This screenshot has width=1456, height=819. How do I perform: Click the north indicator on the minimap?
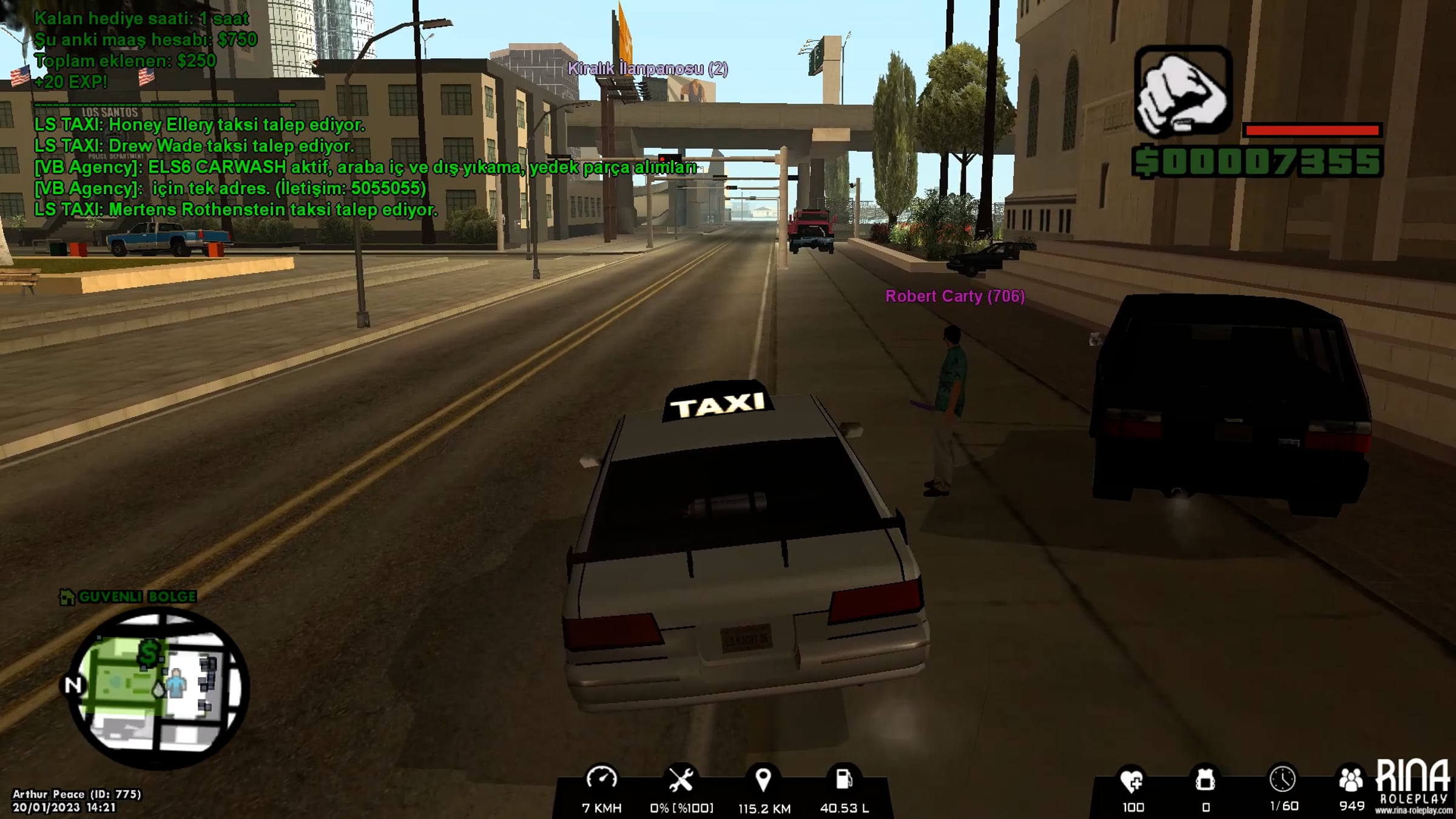73,685
